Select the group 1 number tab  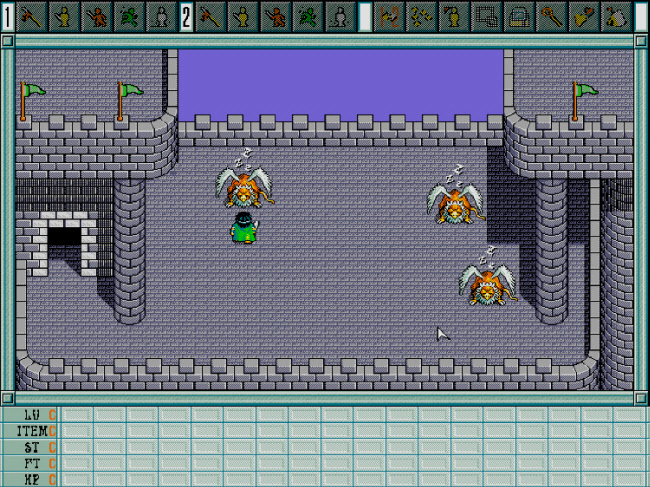point(8,16)
